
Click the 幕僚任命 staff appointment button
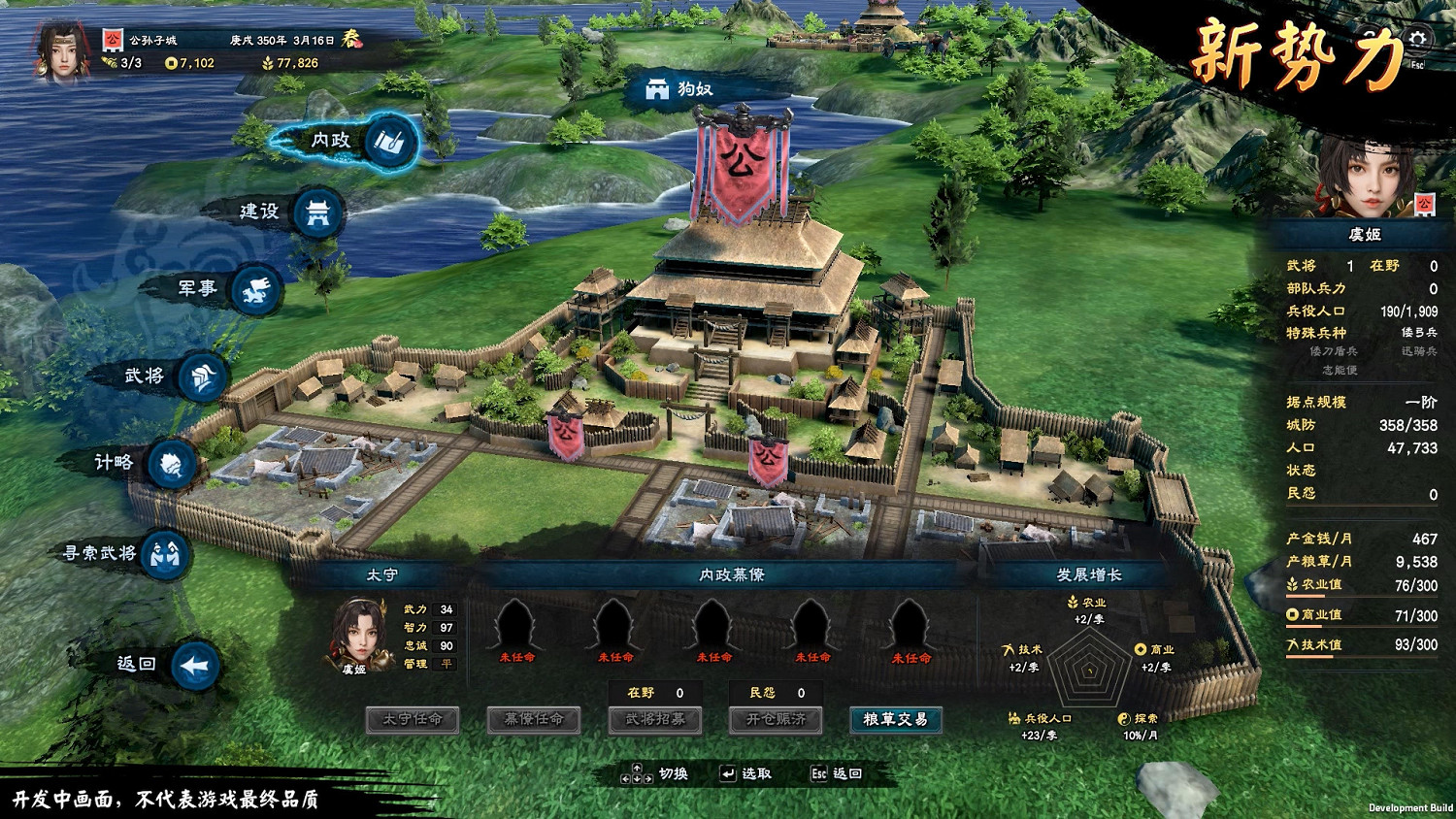(534, 720)
